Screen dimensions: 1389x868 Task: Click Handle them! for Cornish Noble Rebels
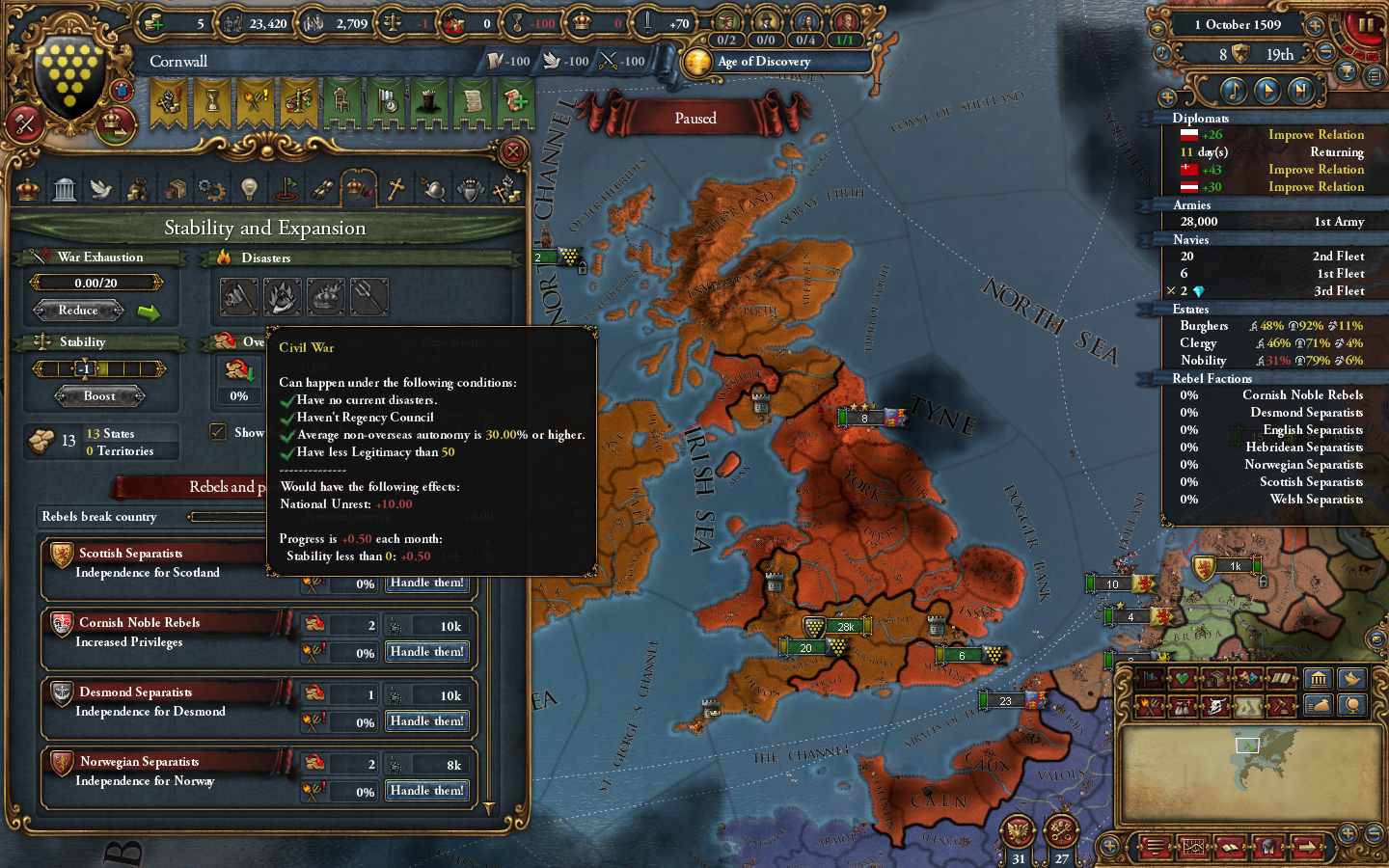426,652
